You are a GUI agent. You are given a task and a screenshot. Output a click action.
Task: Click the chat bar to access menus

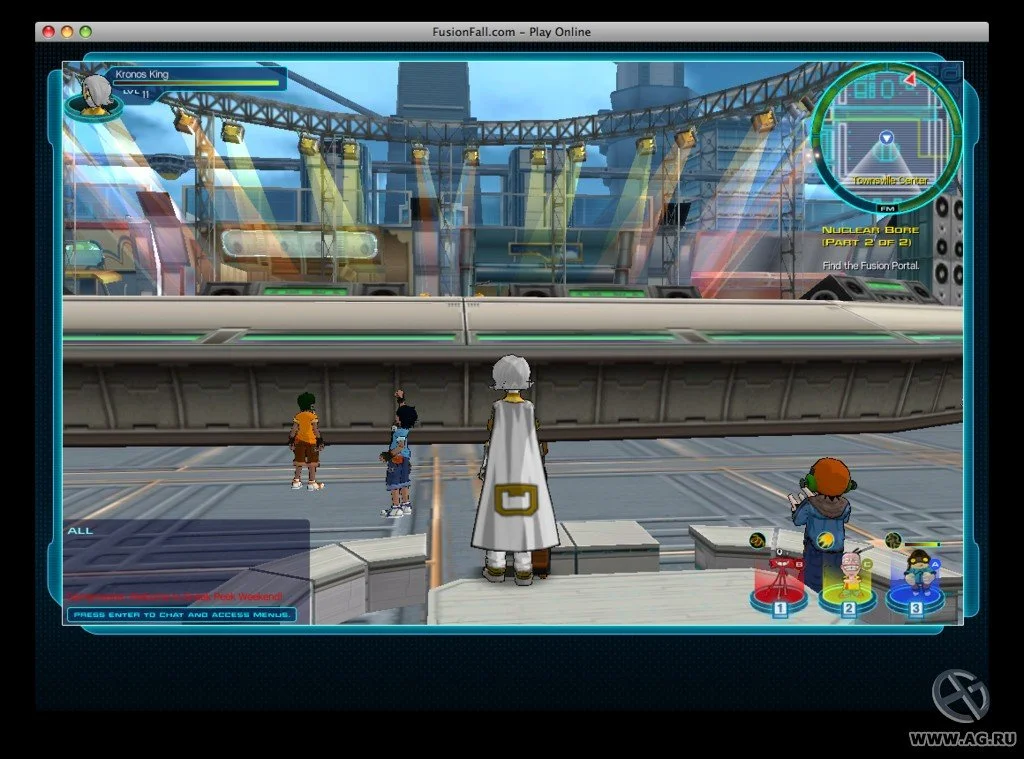click(x=181, y=614)
